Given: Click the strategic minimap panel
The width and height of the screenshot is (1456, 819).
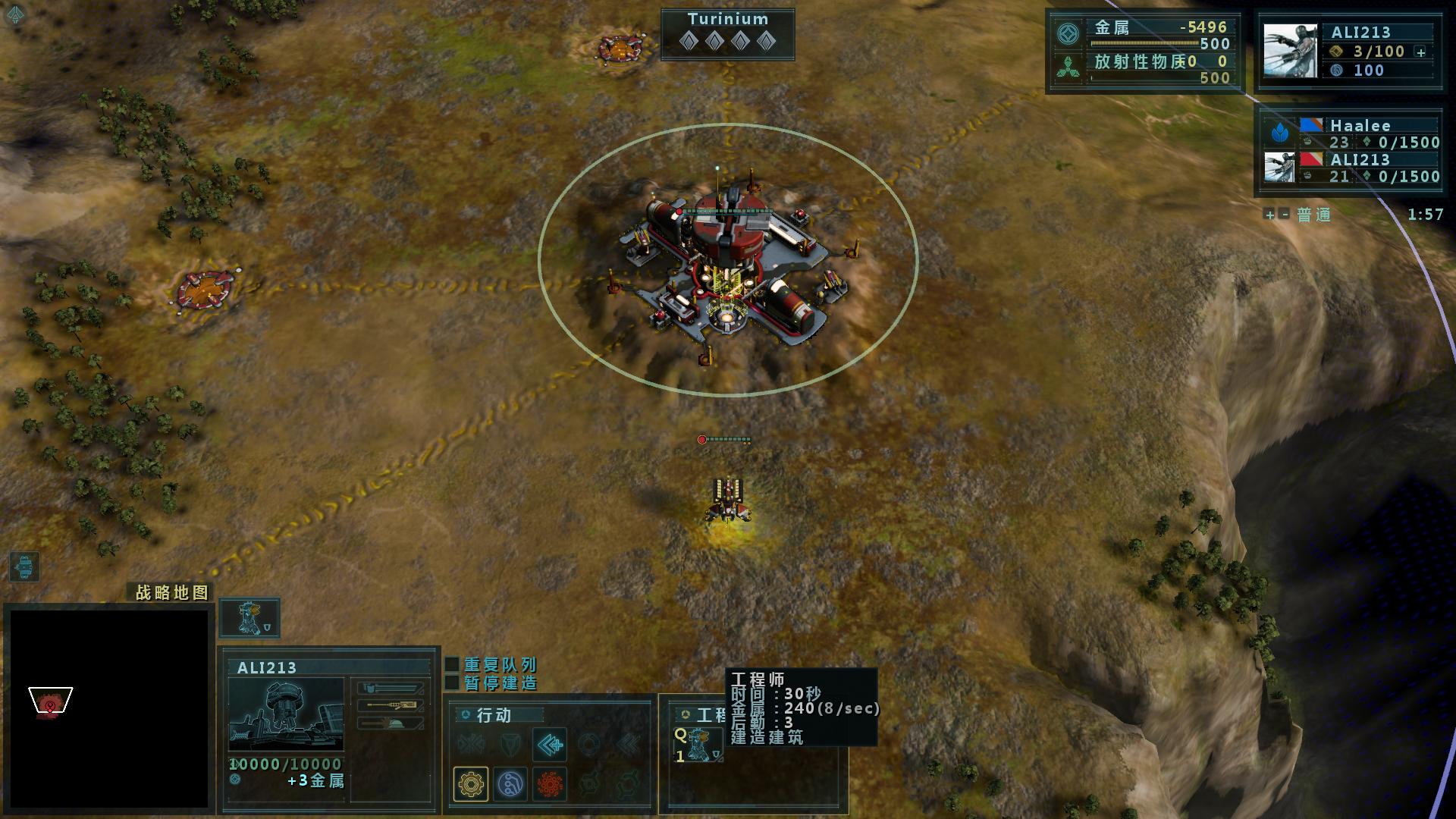Looking at the screenshot, I should click(x=108, y=708).
